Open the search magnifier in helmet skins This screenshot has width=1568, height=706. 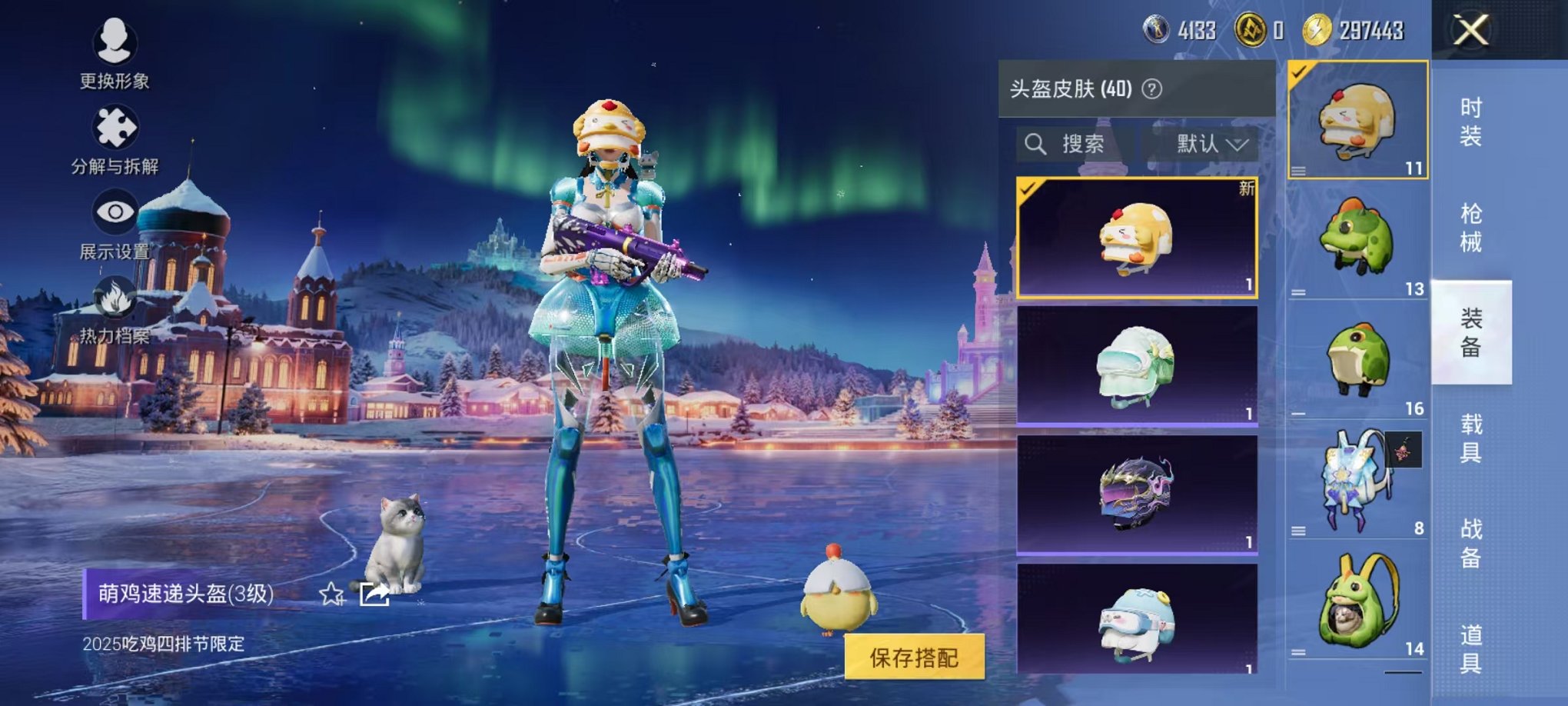(1036, 145)
